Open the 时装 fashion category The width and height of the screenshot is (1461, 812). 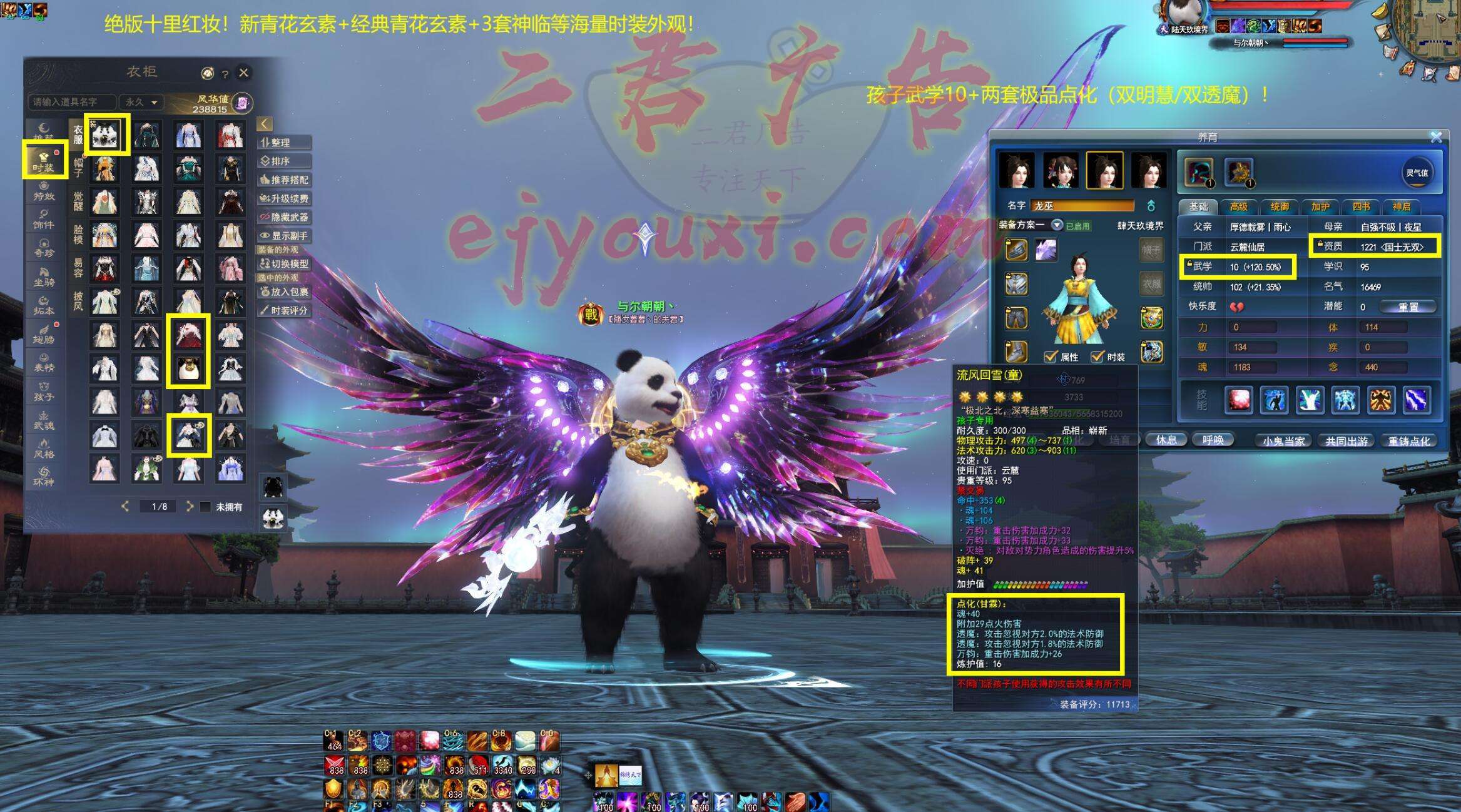tap(44, 161)
